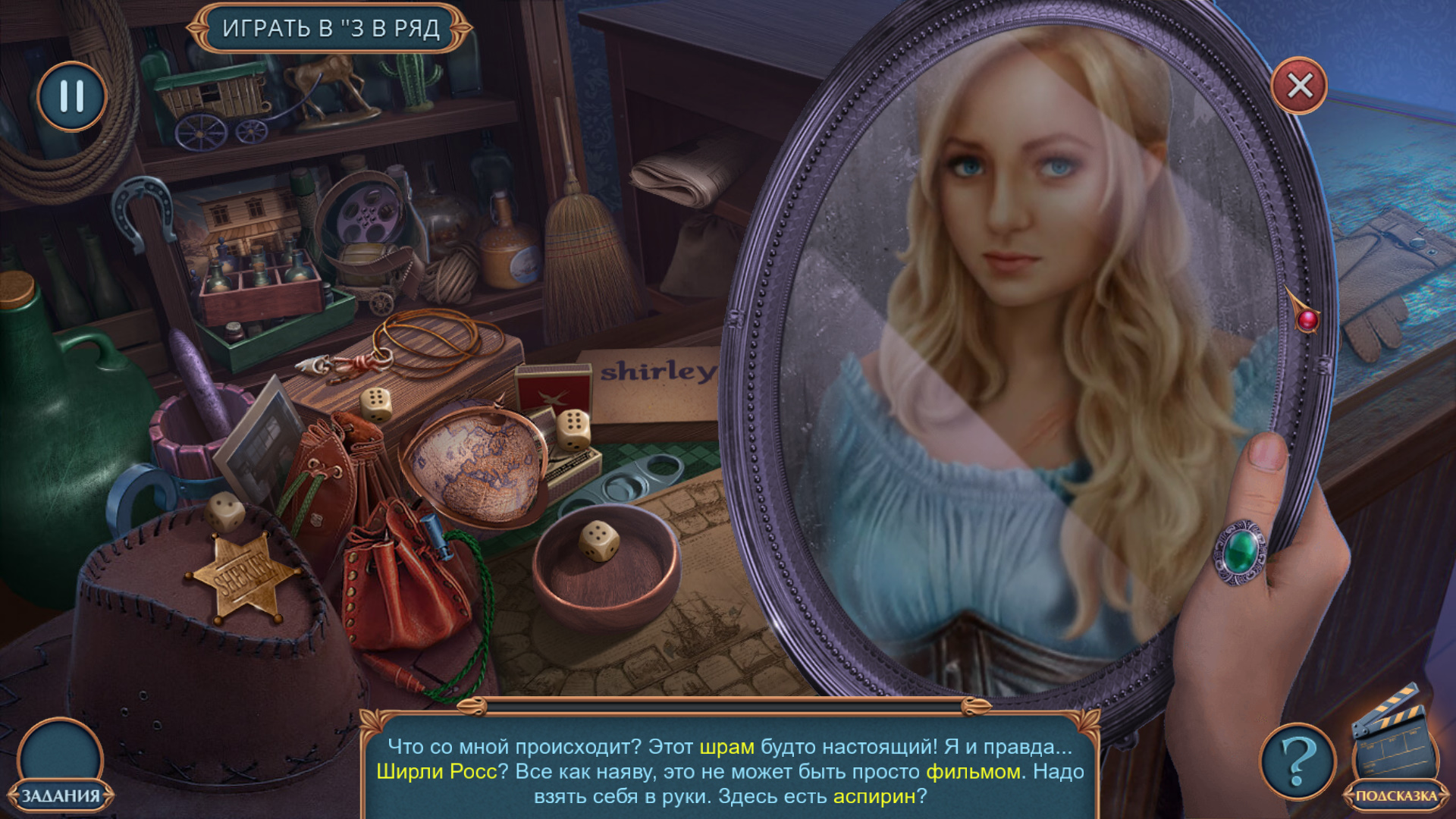1456x819 pixels.
Task: Pause the game with the pause button
Action: [x=72, y=96]
